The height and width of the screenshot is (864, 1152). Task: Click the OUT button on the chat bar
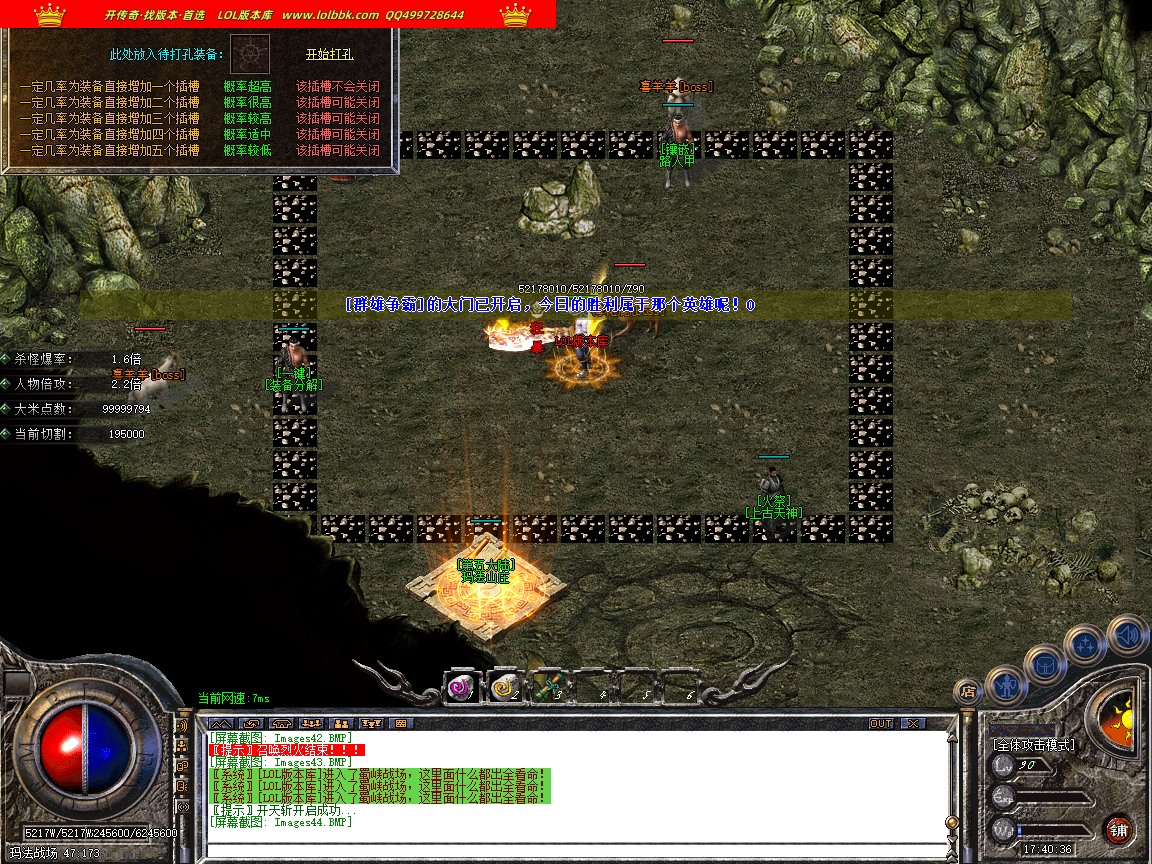tap(880, 723)
